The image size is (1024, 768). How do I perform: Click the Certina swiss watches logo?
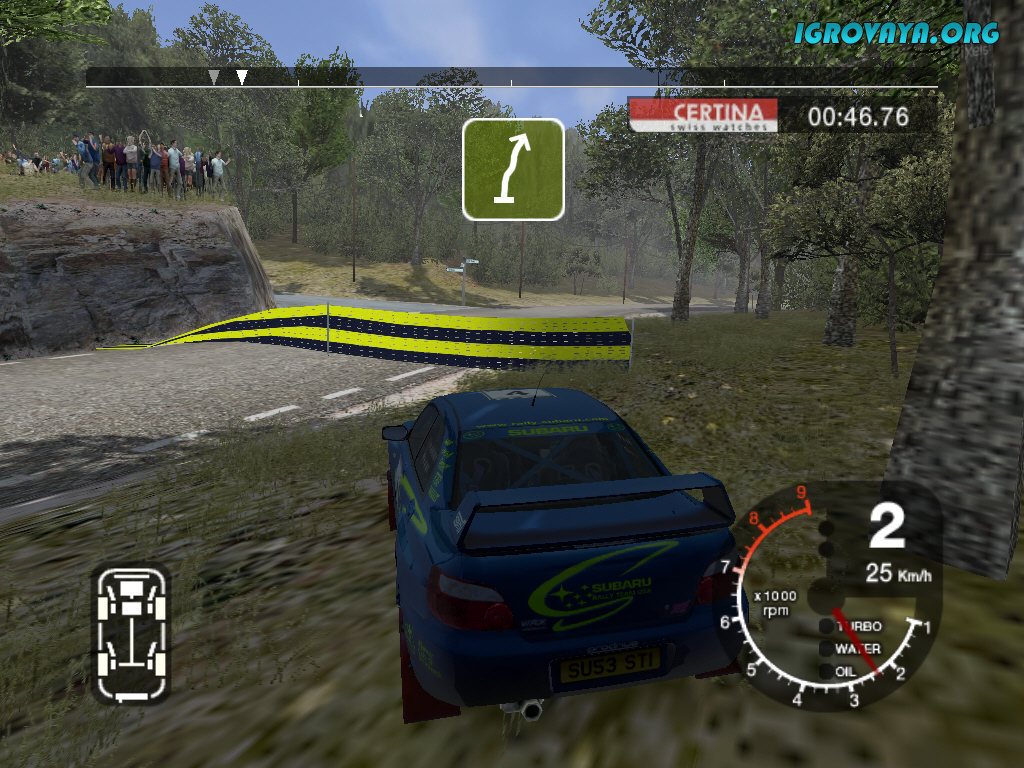702,115
